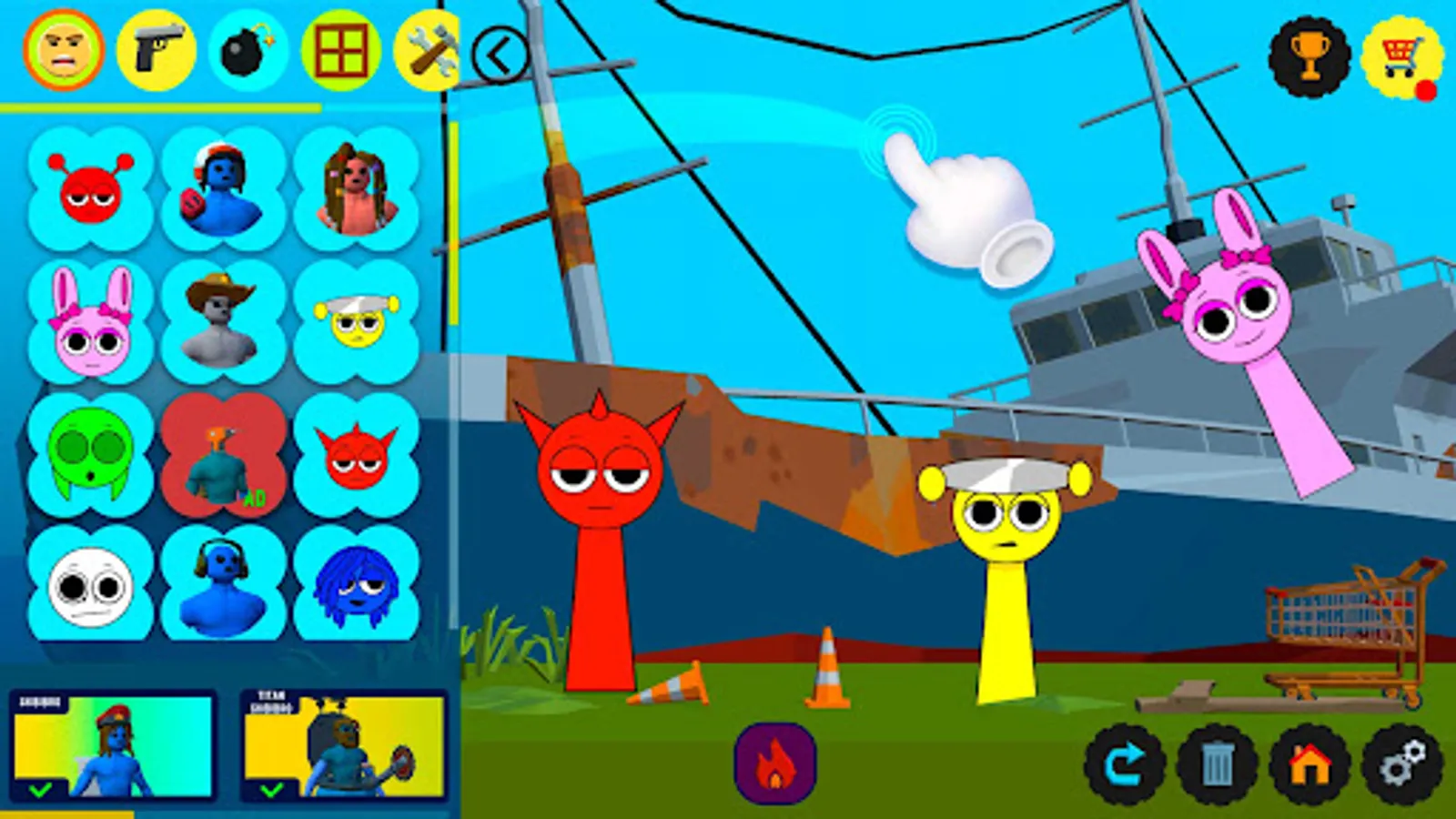Image resolution: width=1456 pixels, height=819 pixels.
Task: Open the gun weapons category
Action: [x=155, y=52]
